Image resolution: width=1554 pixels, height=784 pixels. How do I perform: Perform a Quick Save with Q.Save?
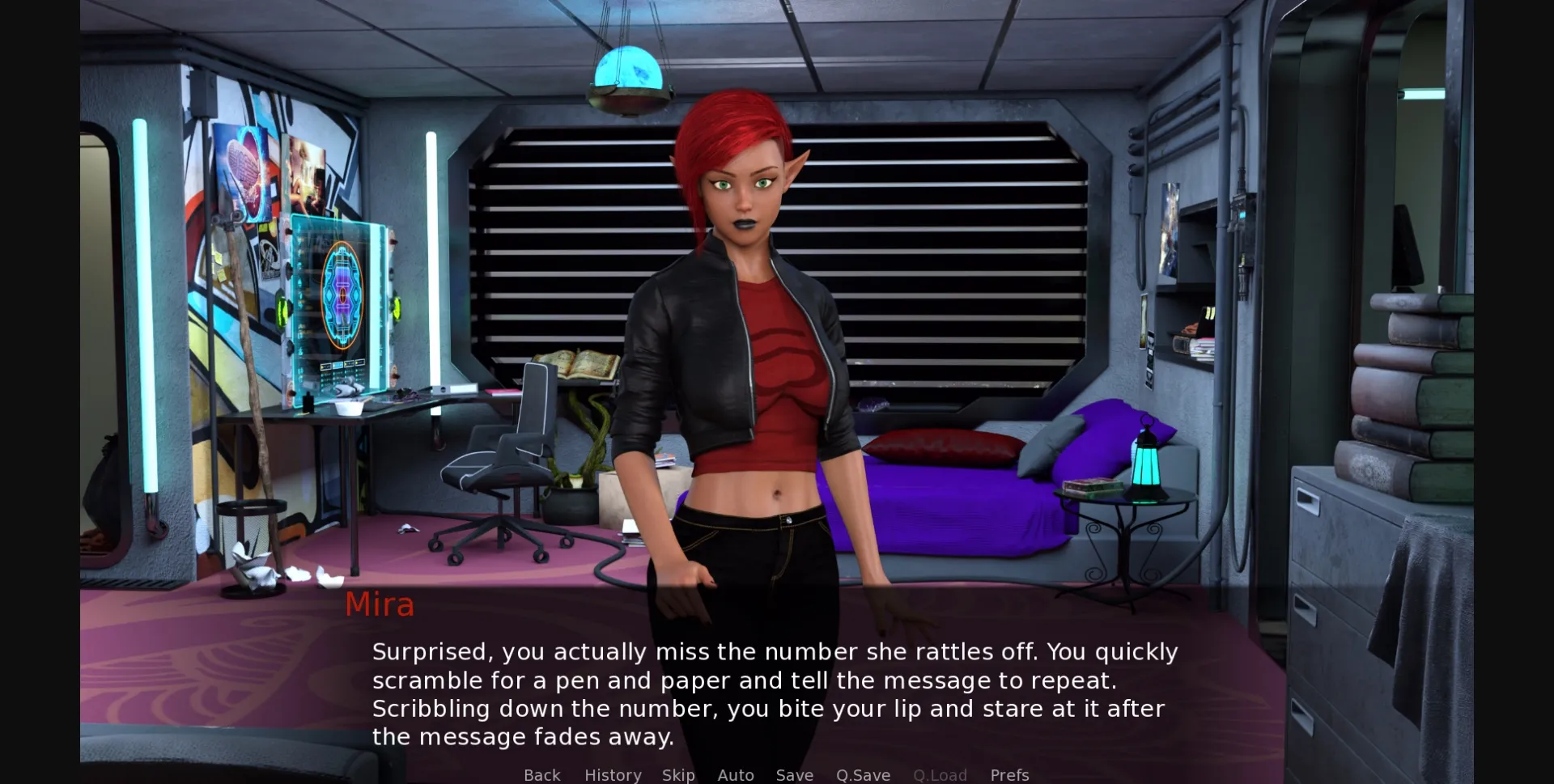863,774
